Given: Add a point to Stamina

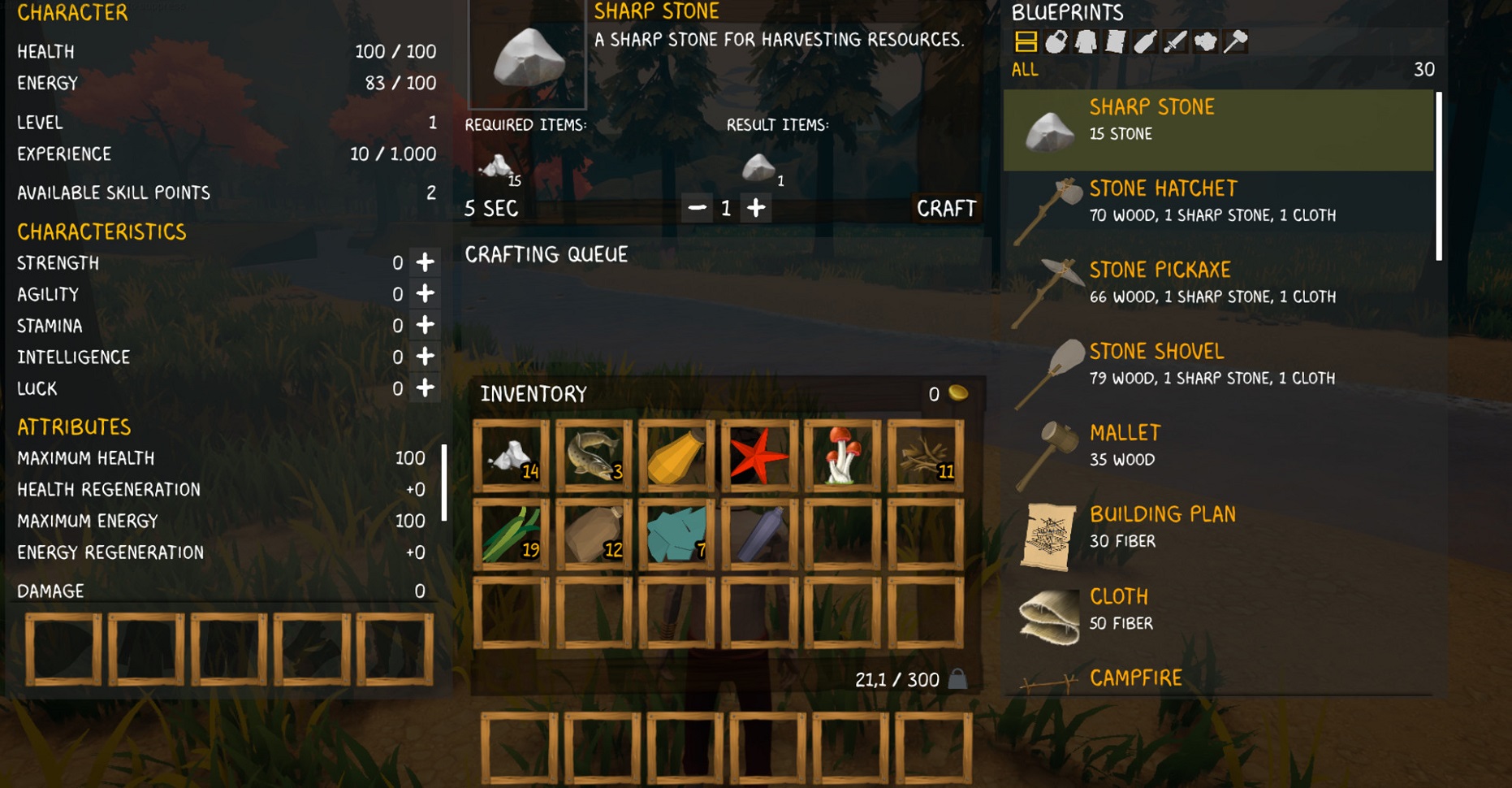Looking at the screenshot, I should [x=425, y=325].
